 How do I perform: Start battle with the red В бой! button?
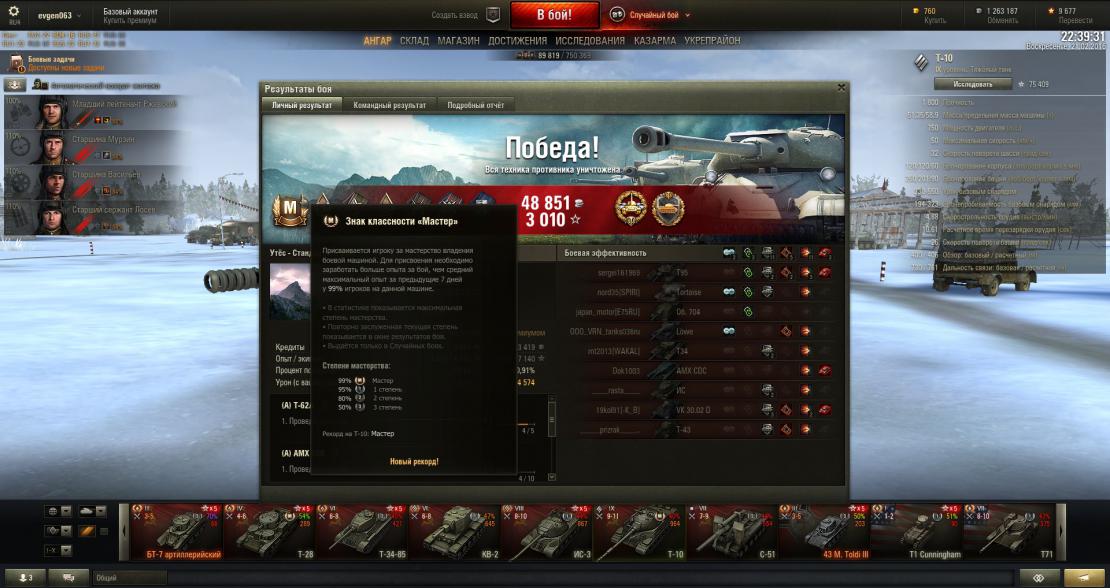(554, 15)
